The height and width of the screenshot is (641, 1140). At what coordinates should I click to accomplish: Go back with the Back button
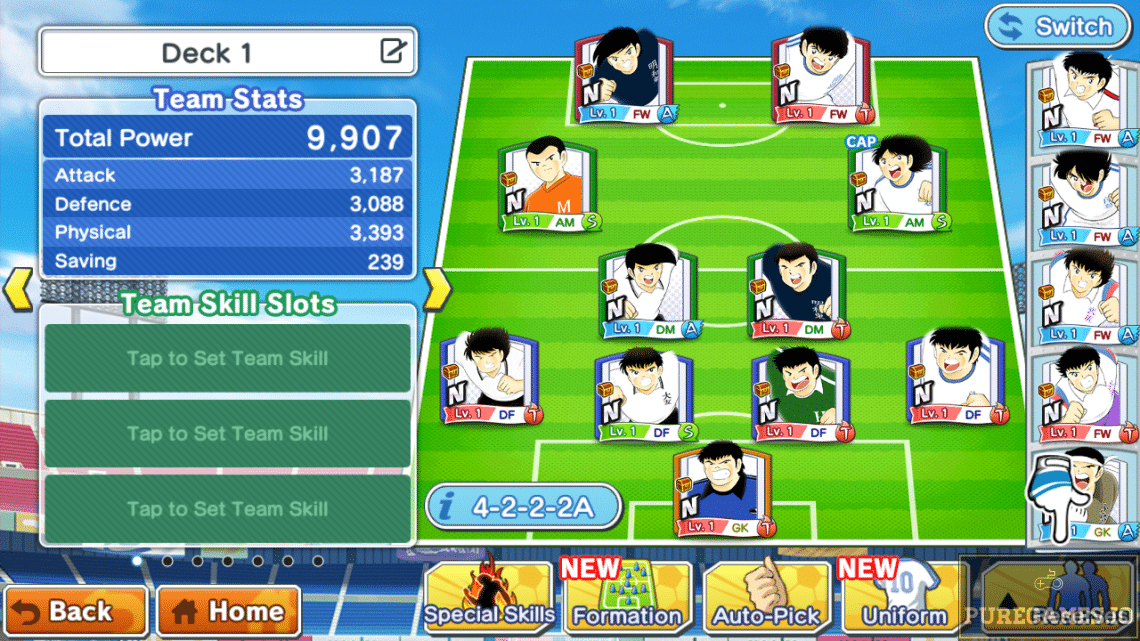tap(74, 611)
